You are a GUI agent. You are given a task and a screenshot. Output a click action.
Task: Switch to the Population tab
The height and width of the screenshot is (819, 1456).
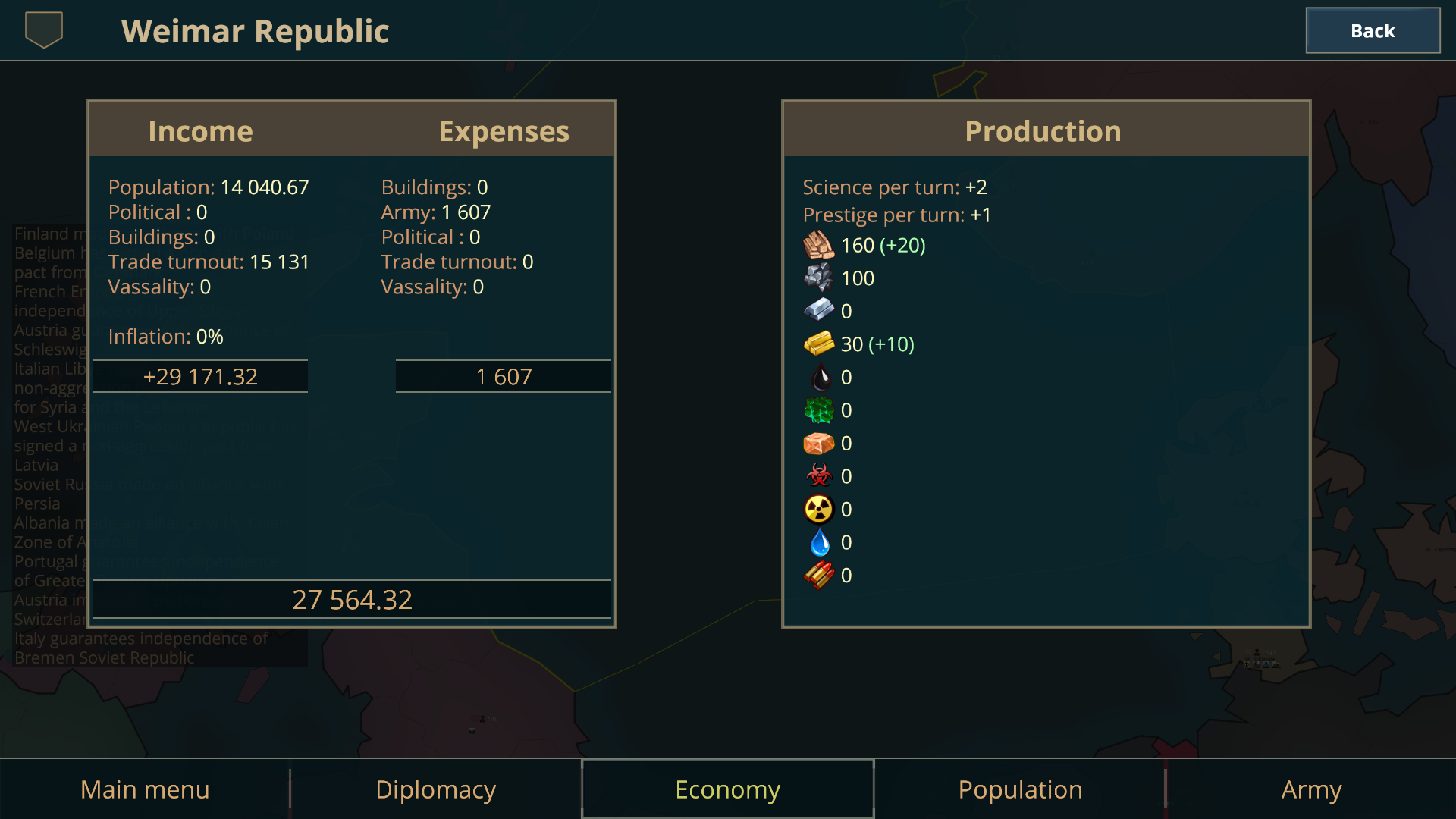(1019, 789)
